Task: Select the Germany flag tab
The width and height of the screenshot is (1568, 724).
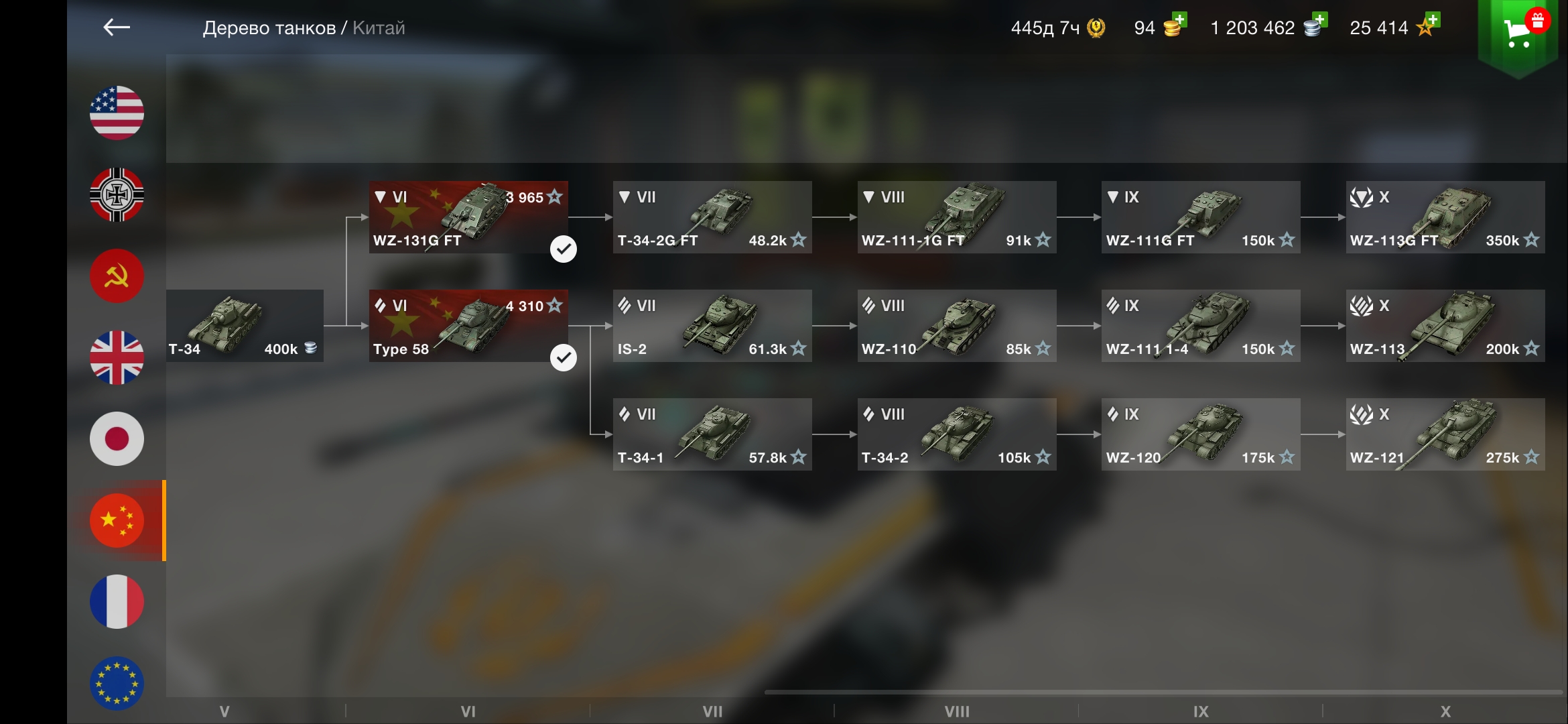Action: point(117,194)
